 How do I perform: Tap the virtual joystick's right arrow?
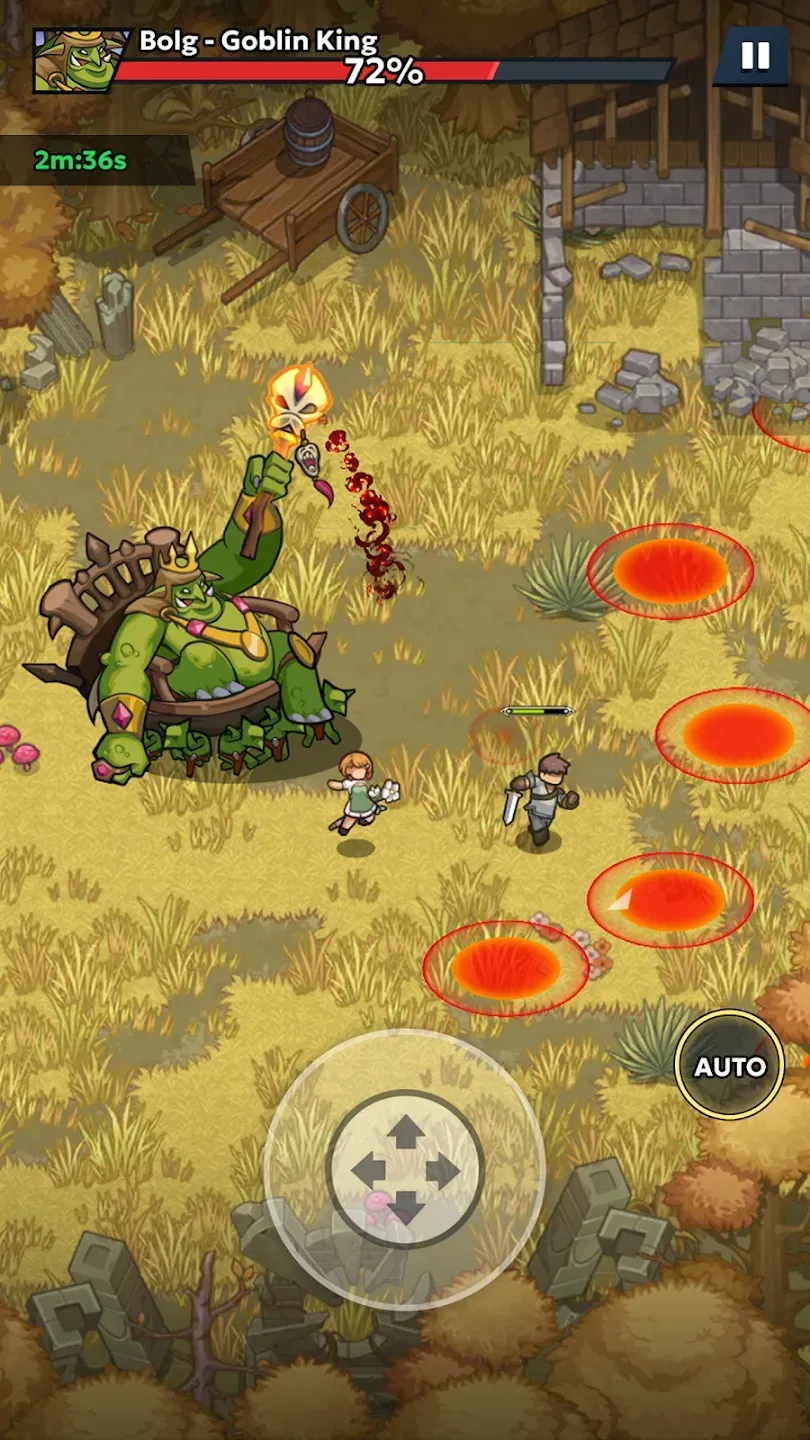[x=442, y=1170]
